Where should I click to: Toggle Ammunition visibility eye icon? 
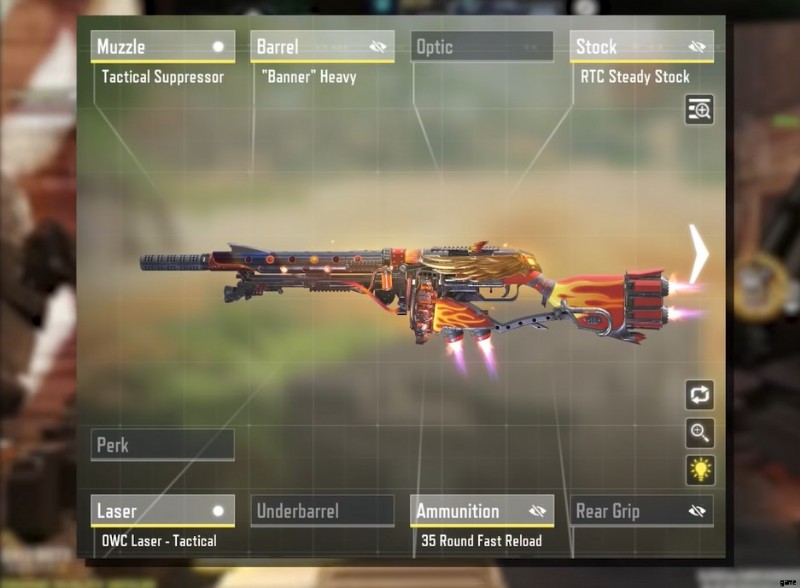[x=537, y=511]
